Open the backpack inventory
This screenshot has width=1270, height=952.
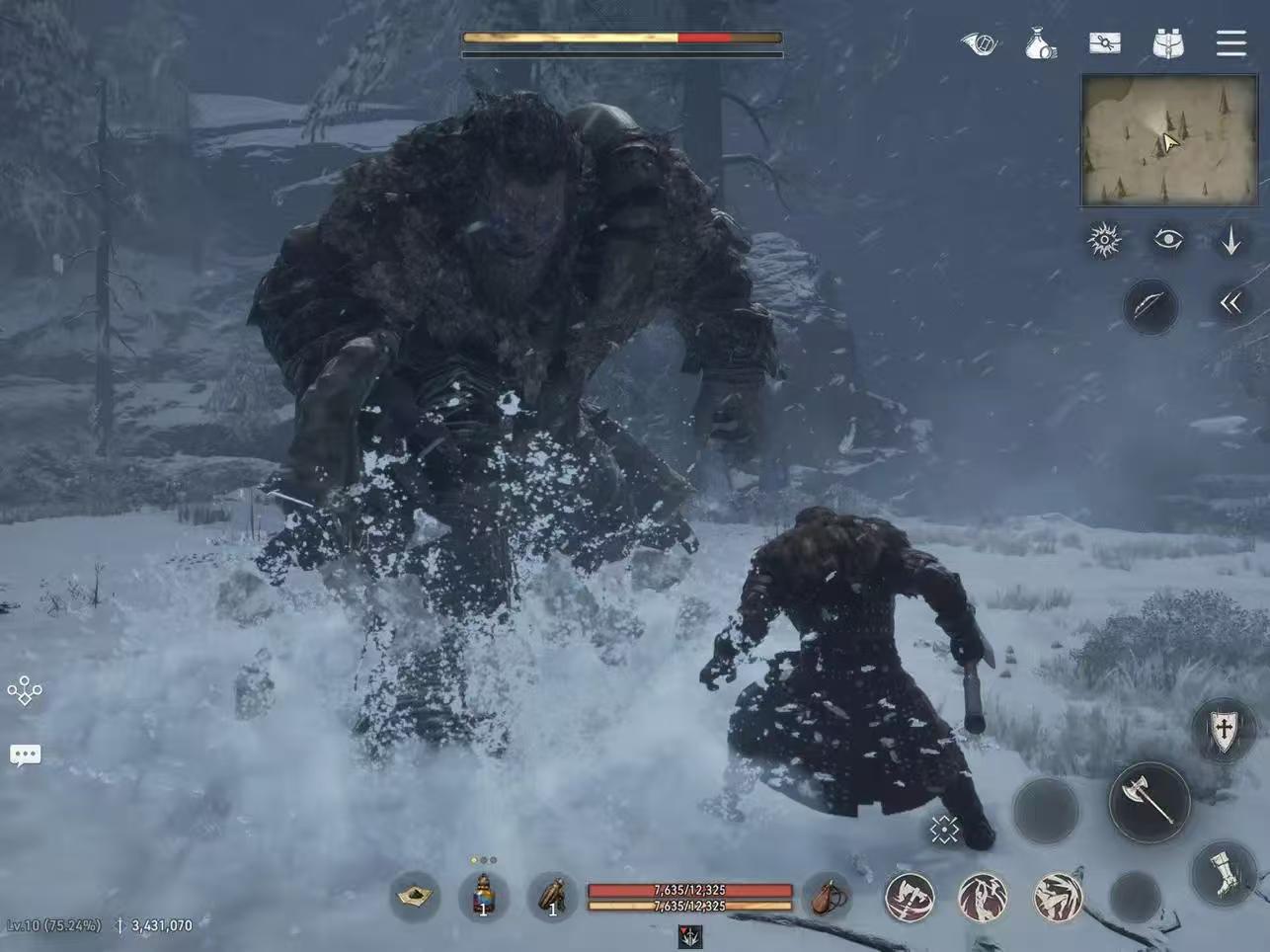click(x=1168, y=43)
